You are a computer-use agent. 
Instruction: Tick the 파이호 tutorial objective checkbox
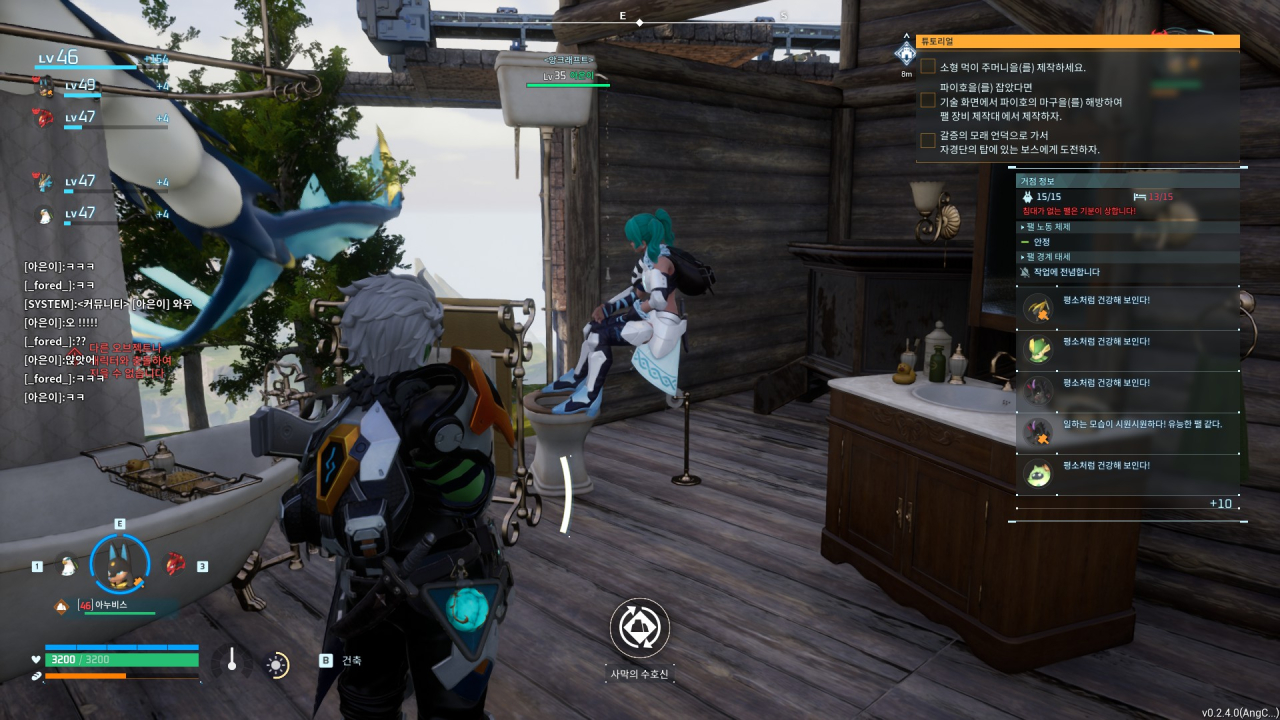coord(928,101)
